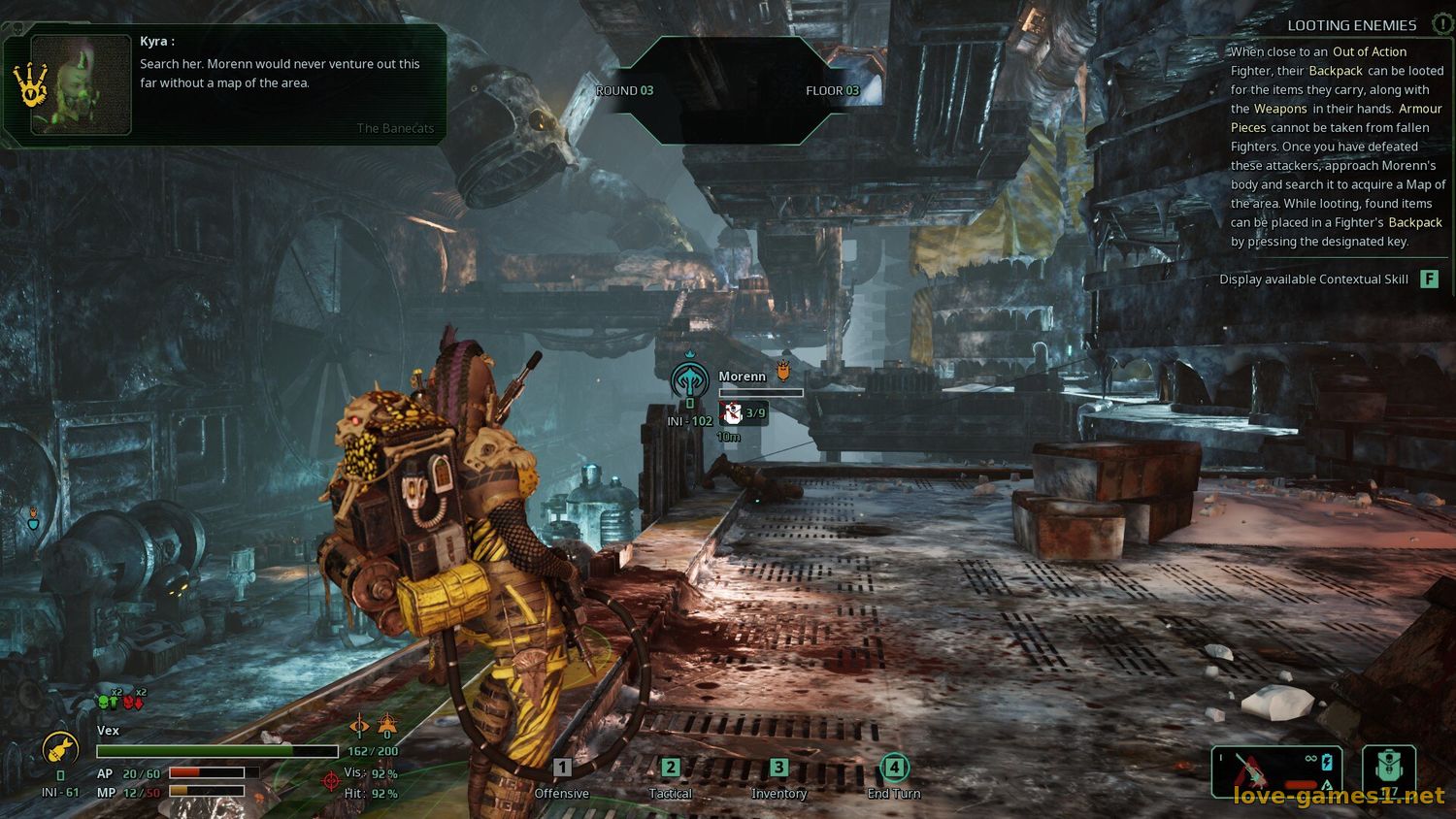Select Morenn's fighter marker icon

[690, 378]
